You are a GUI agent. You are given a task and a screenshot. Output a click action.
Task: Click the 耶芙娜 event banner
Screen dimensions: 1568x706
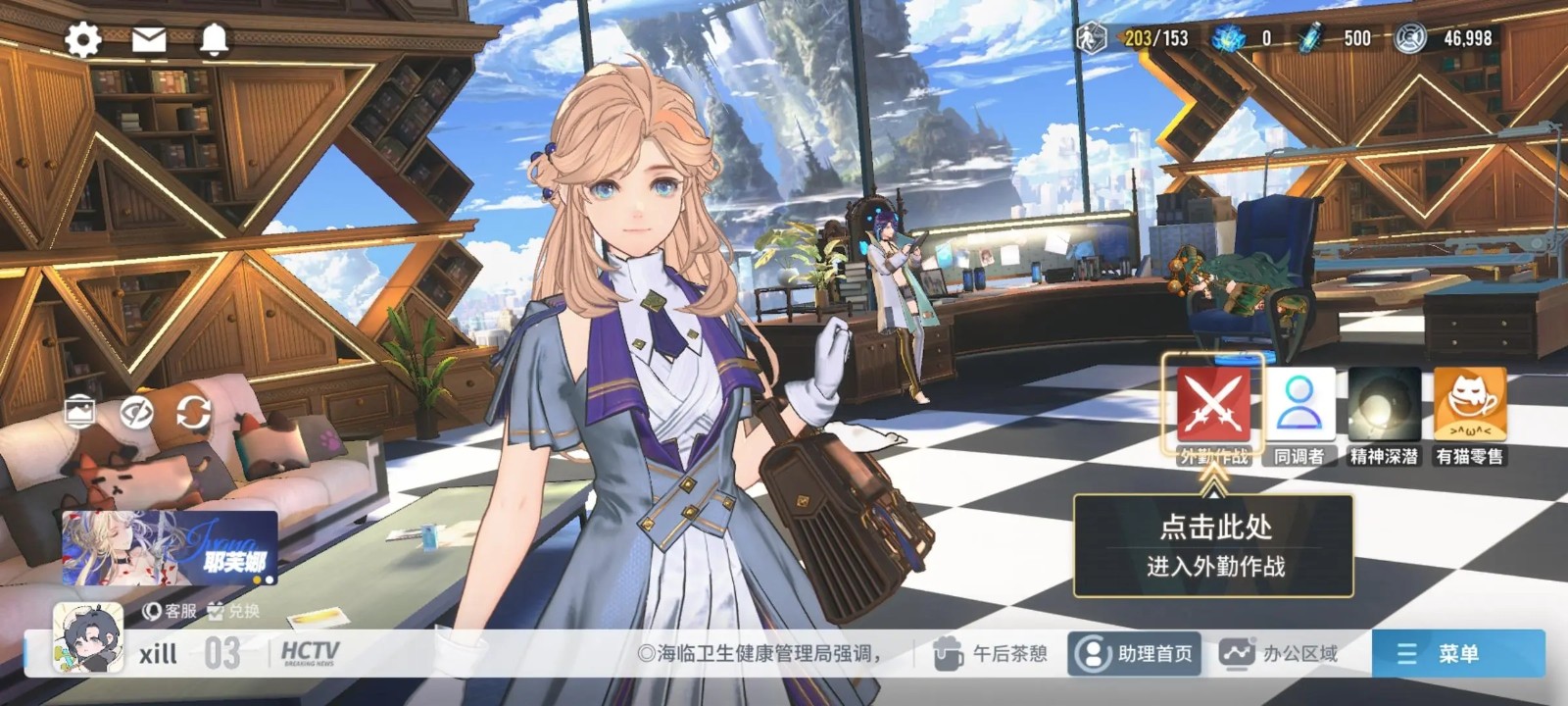(170, 547)
